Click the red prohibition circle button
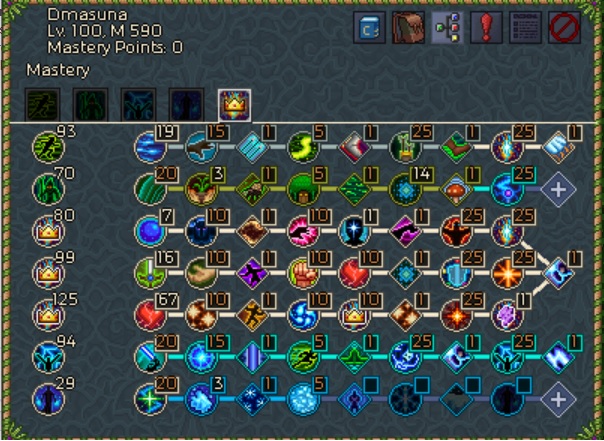 pyautogui.click(x=564, y=29)
